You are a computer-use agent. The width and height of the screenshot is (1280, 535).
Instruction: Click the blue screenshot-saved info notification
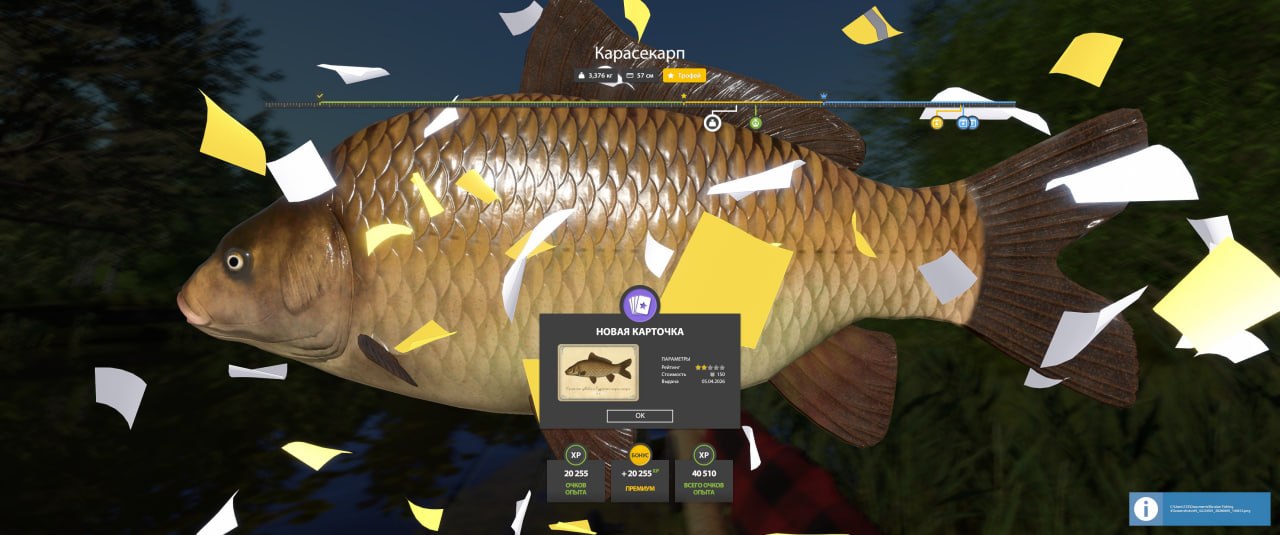coord(1200,509)
